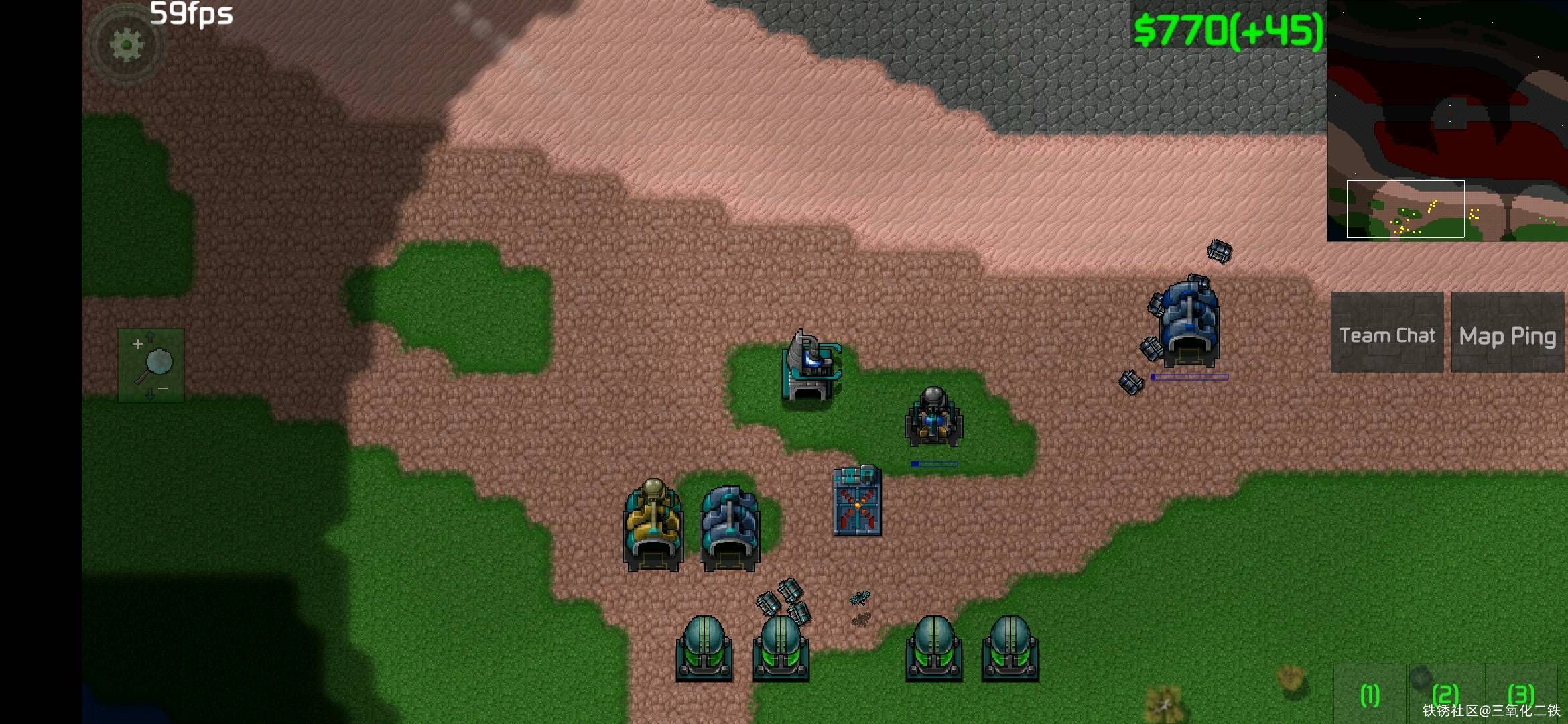This screenshot has height=724, width=1568.
Task: Click the magnifier zoom control
Action: point(151,365)
